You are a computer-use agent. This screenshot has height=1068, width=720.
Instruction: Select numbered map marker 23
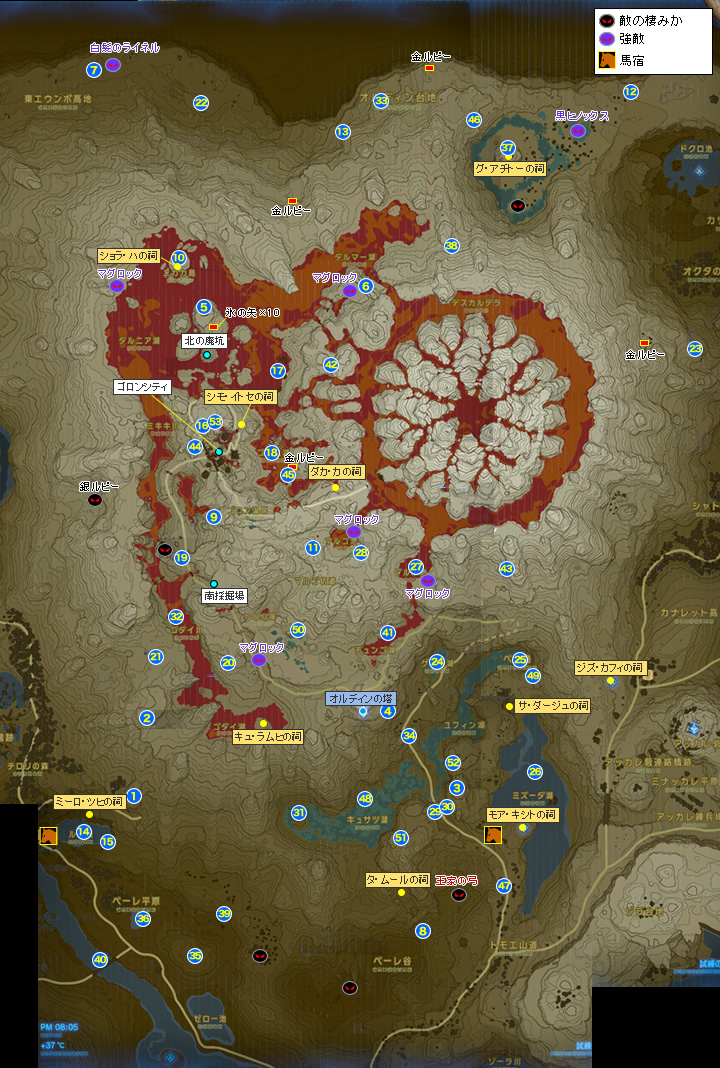point(694,349)
